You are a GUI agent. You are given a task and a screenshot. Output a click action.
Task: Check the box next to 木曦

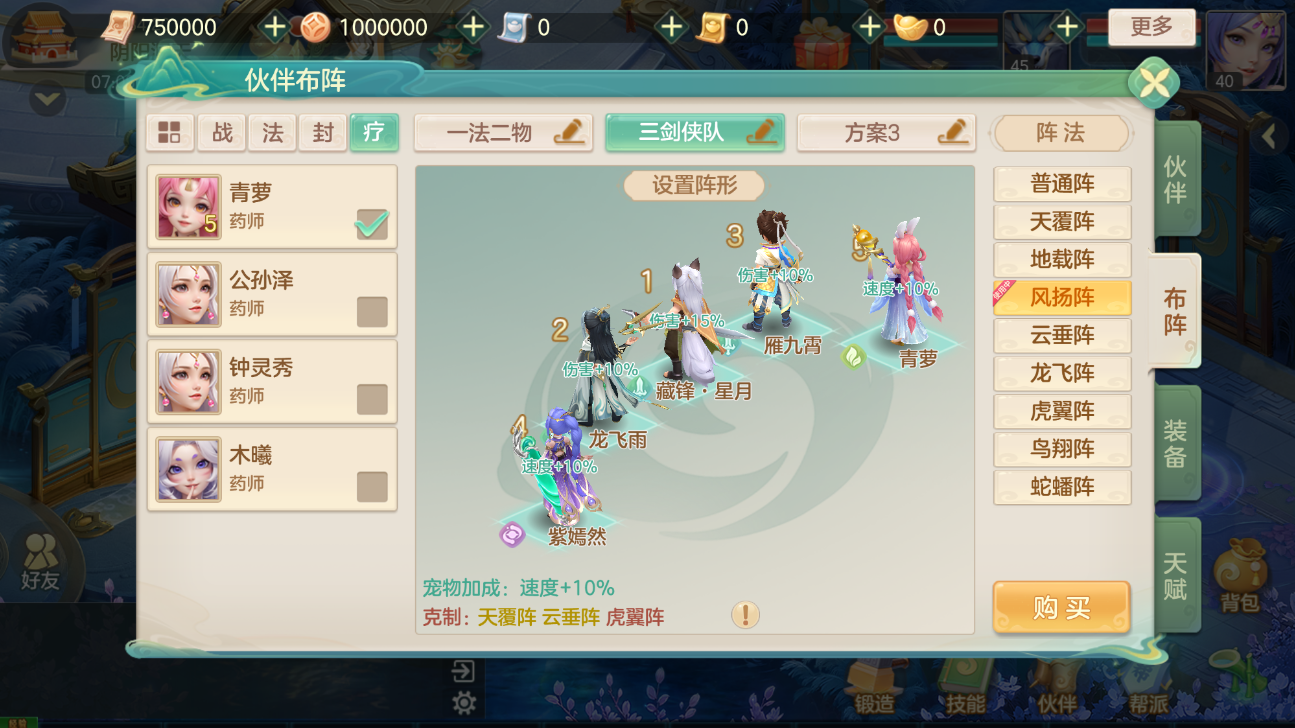point(371,486)
